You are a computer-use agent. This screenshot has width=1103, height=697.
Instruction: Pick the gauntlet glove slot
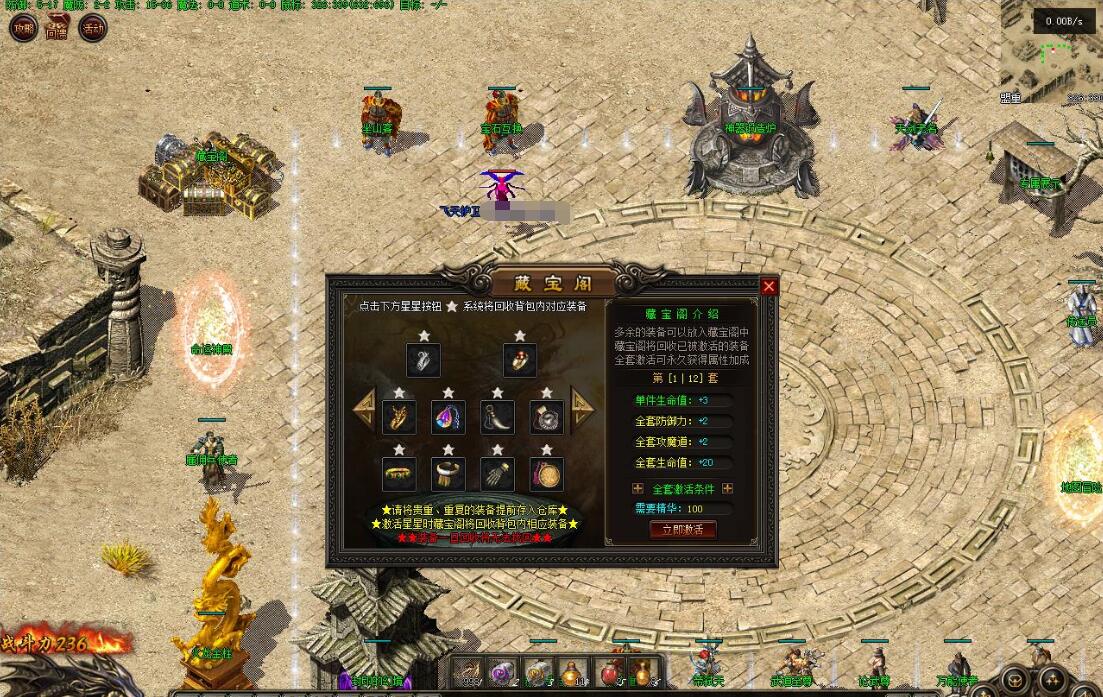tap(497, 473)
